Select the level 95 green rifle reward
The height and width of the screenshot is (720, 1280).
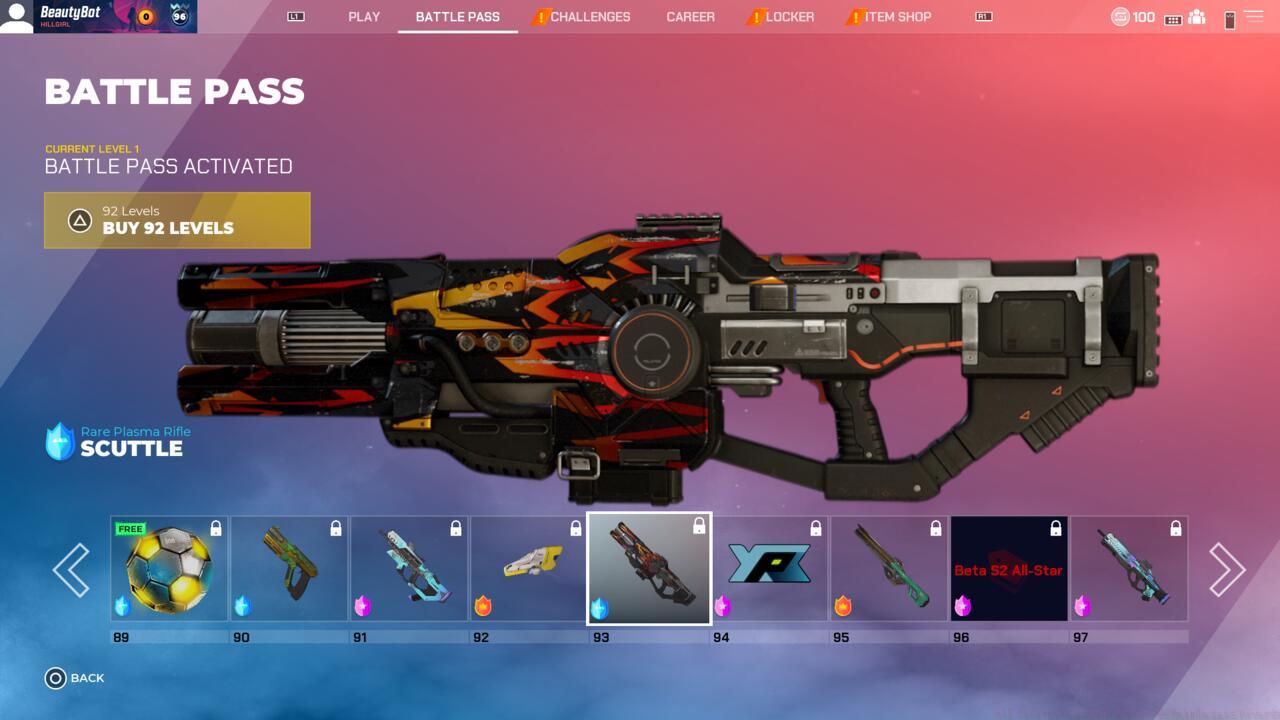point(889,568)
